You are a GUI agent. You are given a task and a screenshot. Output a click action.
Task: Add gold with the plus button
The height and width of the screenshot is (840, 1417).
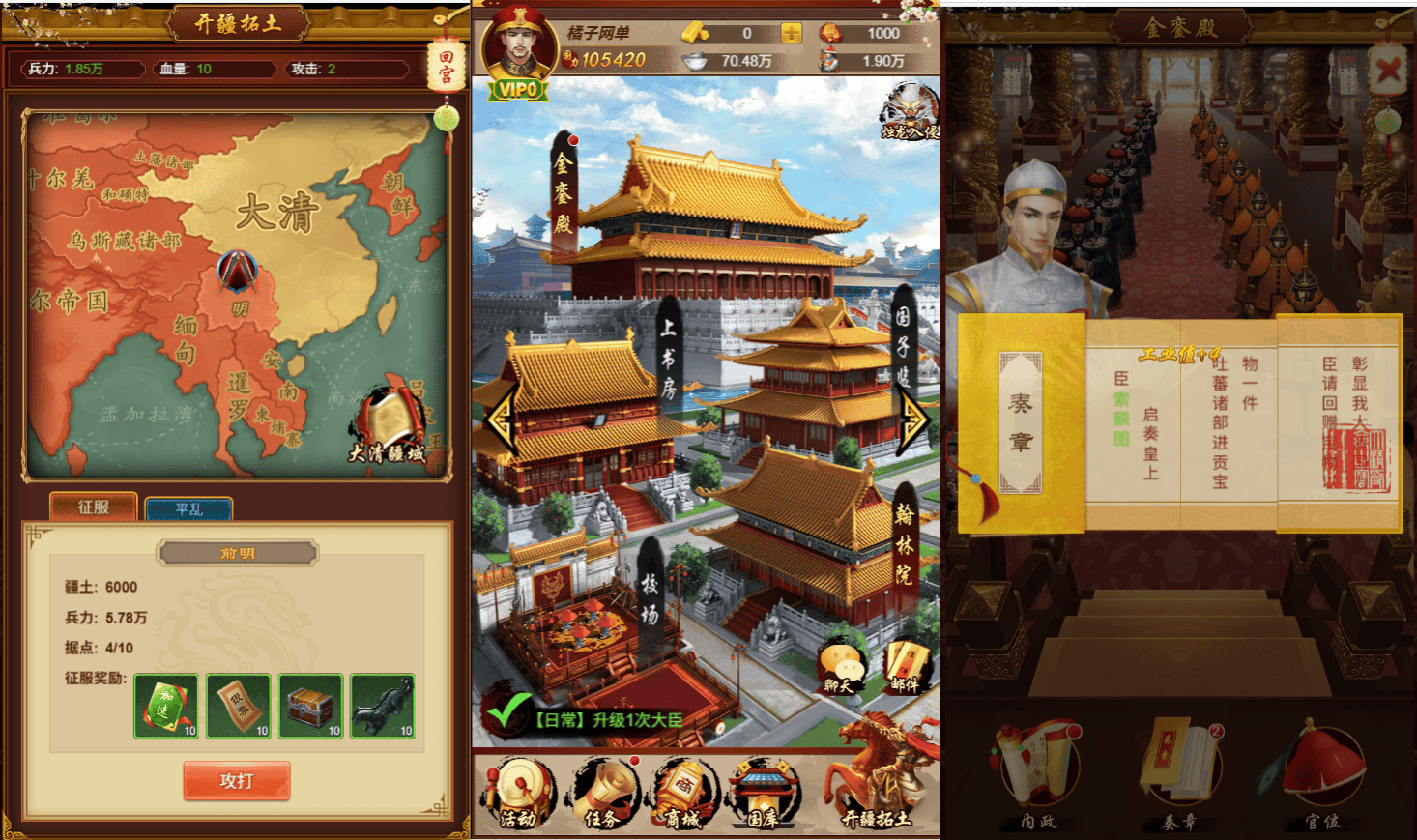(791, 34)
